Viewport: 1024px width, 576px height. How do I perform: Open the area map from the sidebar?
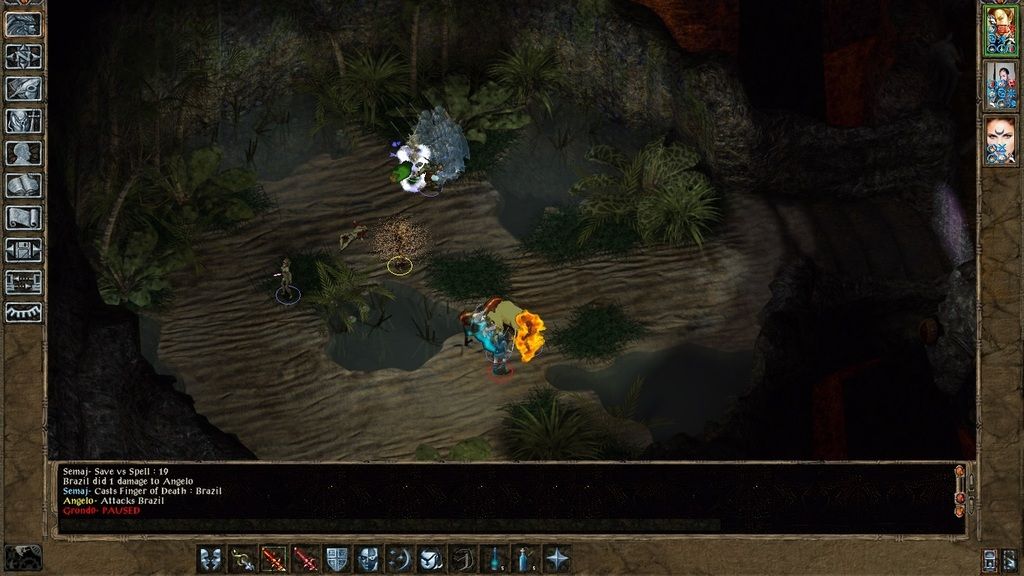click(x=25, y=57)
